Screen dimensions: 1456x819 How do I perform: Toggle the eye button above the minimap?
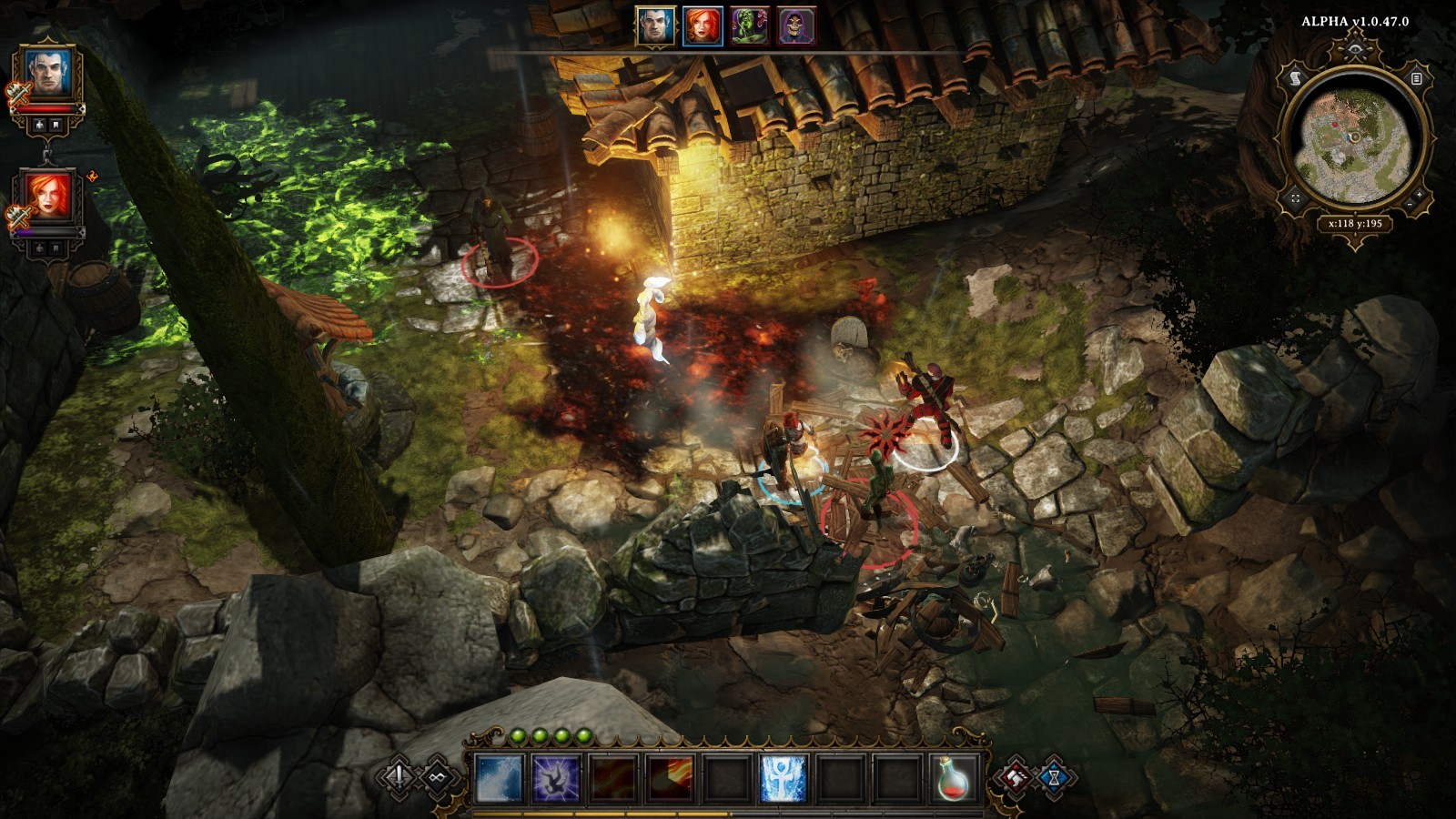(x=1356, y=48)
